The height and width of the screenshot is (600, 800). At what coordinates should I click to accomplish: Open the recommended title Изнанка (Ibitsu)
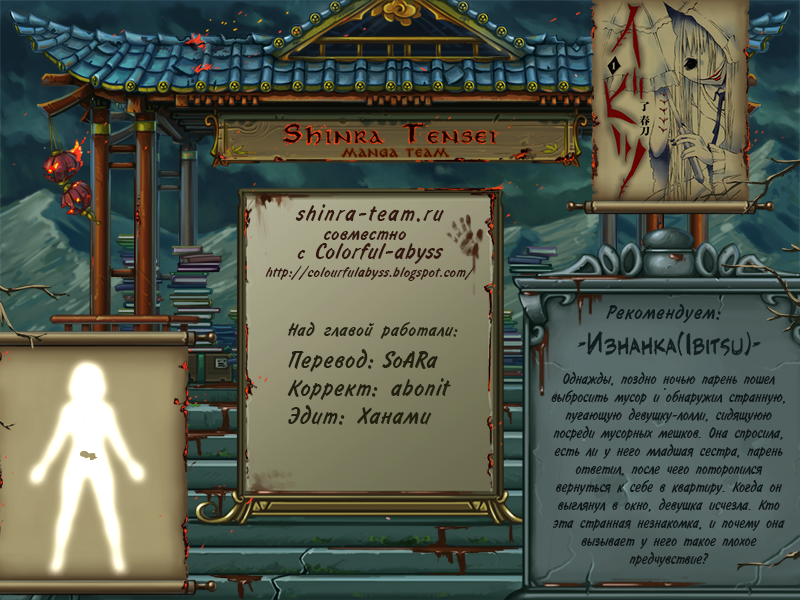[670, 344]
